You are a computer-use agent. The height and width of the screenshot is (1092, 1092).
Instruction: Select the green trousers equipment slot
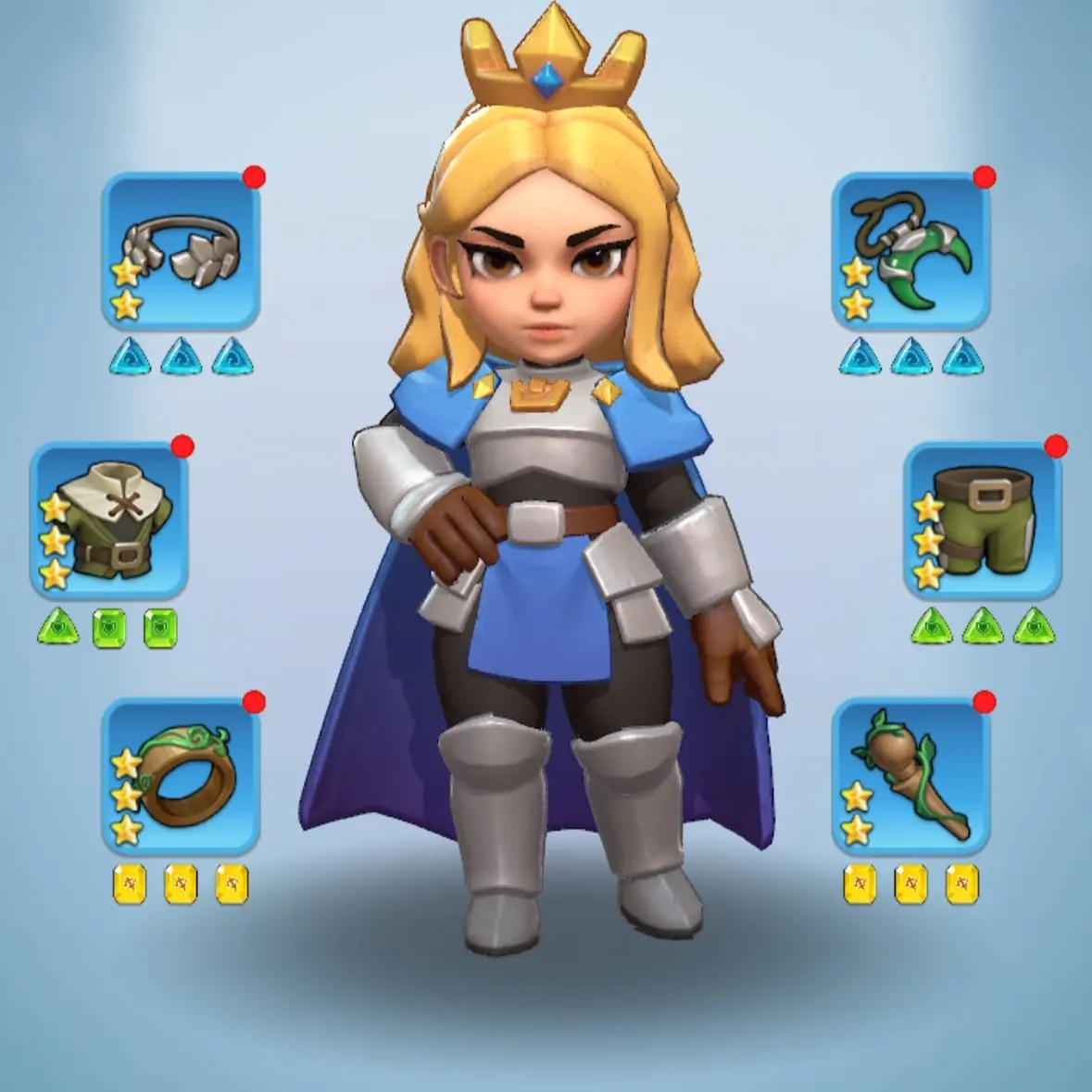click(x=983, y=521)
